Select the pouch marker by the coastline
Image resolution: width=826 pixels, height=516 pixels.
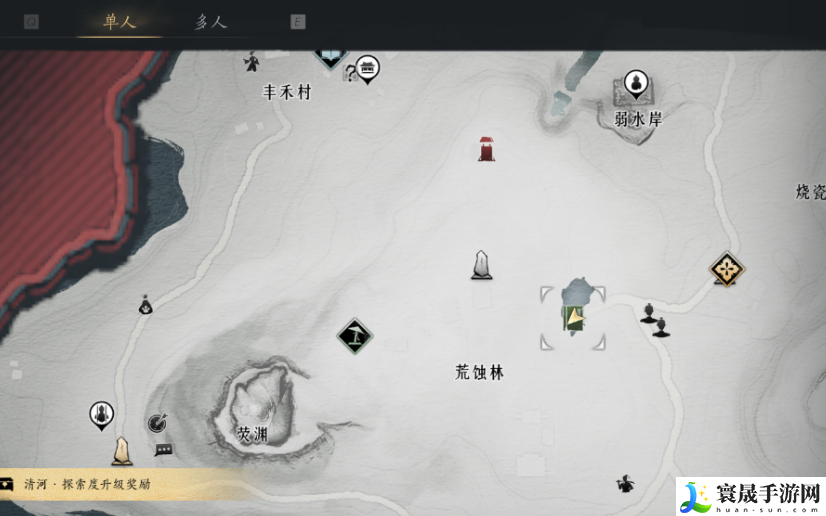click(x=146, y=305)
